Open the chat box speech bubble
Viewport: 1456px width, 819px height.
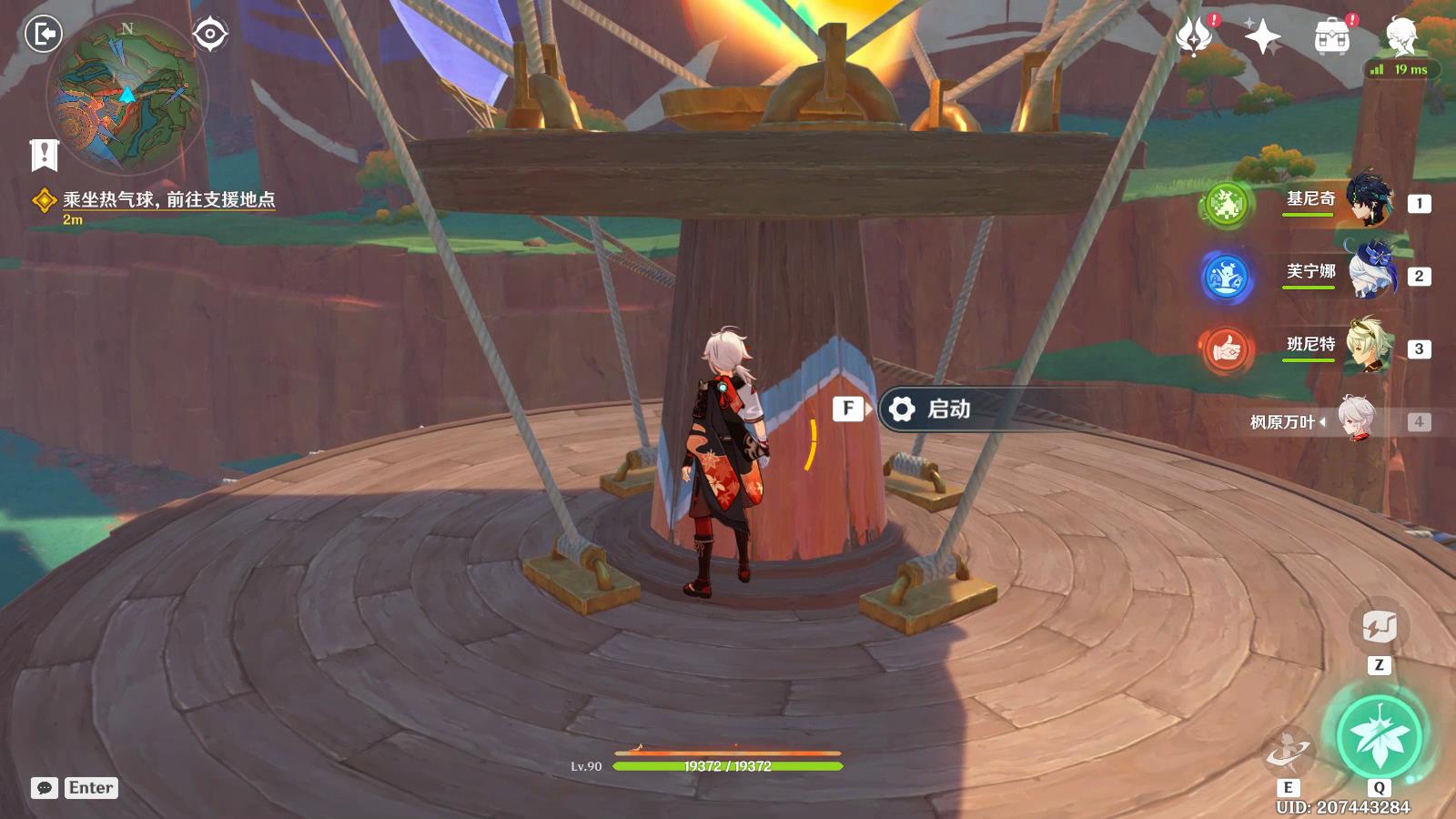coord(44,788)
